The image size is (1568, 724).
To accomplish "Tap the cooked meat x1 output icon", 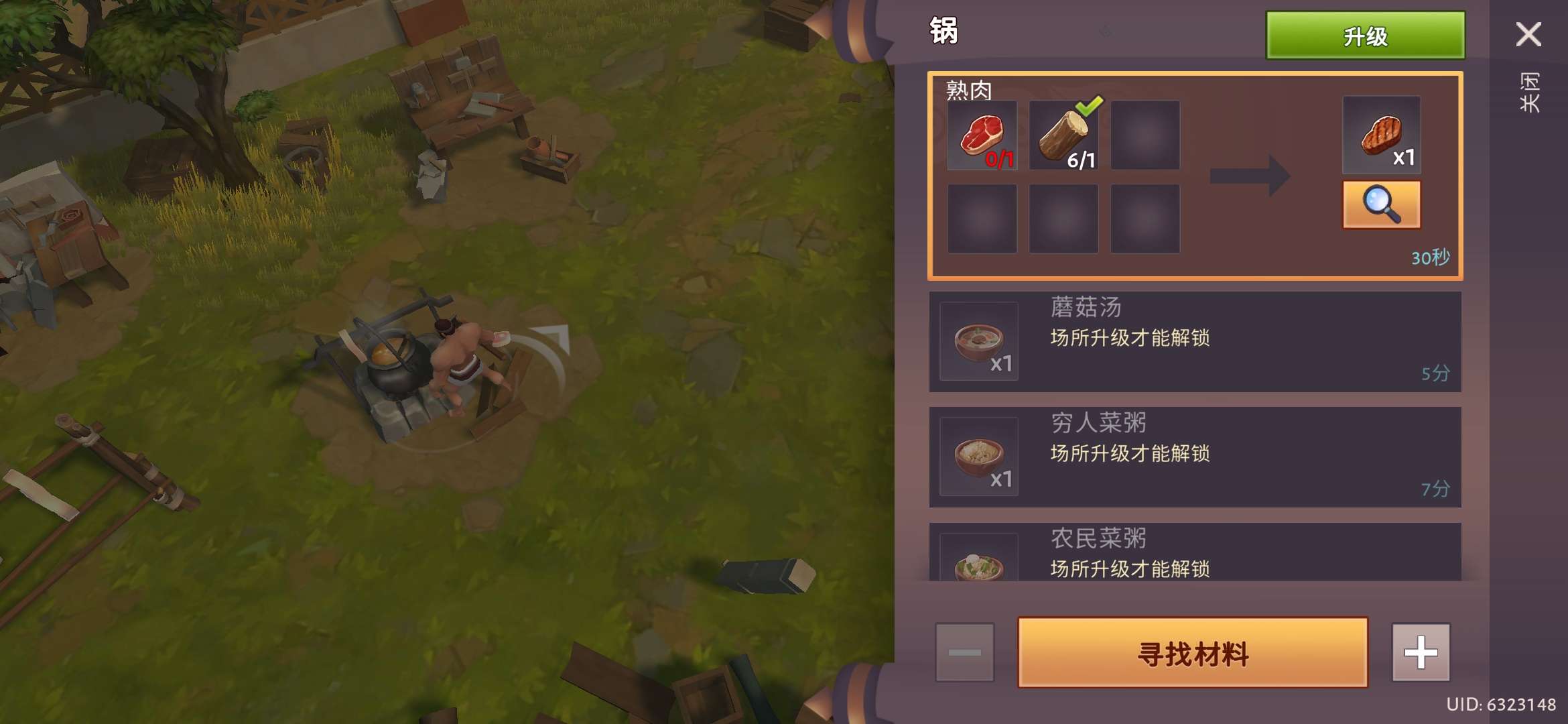I will (x=1382, y=134).
